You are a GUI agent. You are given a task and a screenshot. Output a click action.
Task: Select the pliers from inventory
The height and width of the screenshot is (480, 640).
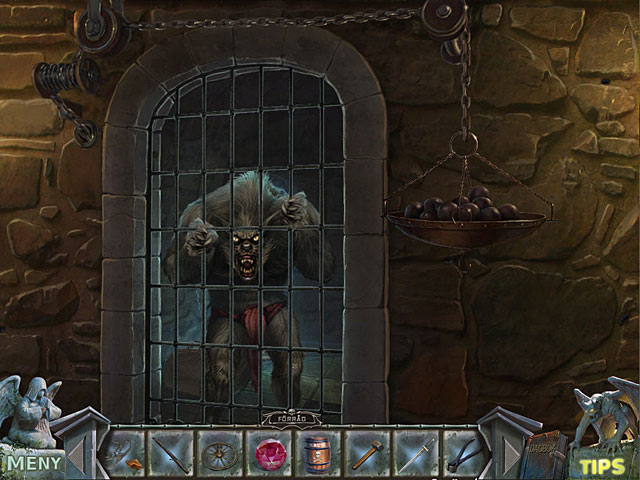[464, 452]
